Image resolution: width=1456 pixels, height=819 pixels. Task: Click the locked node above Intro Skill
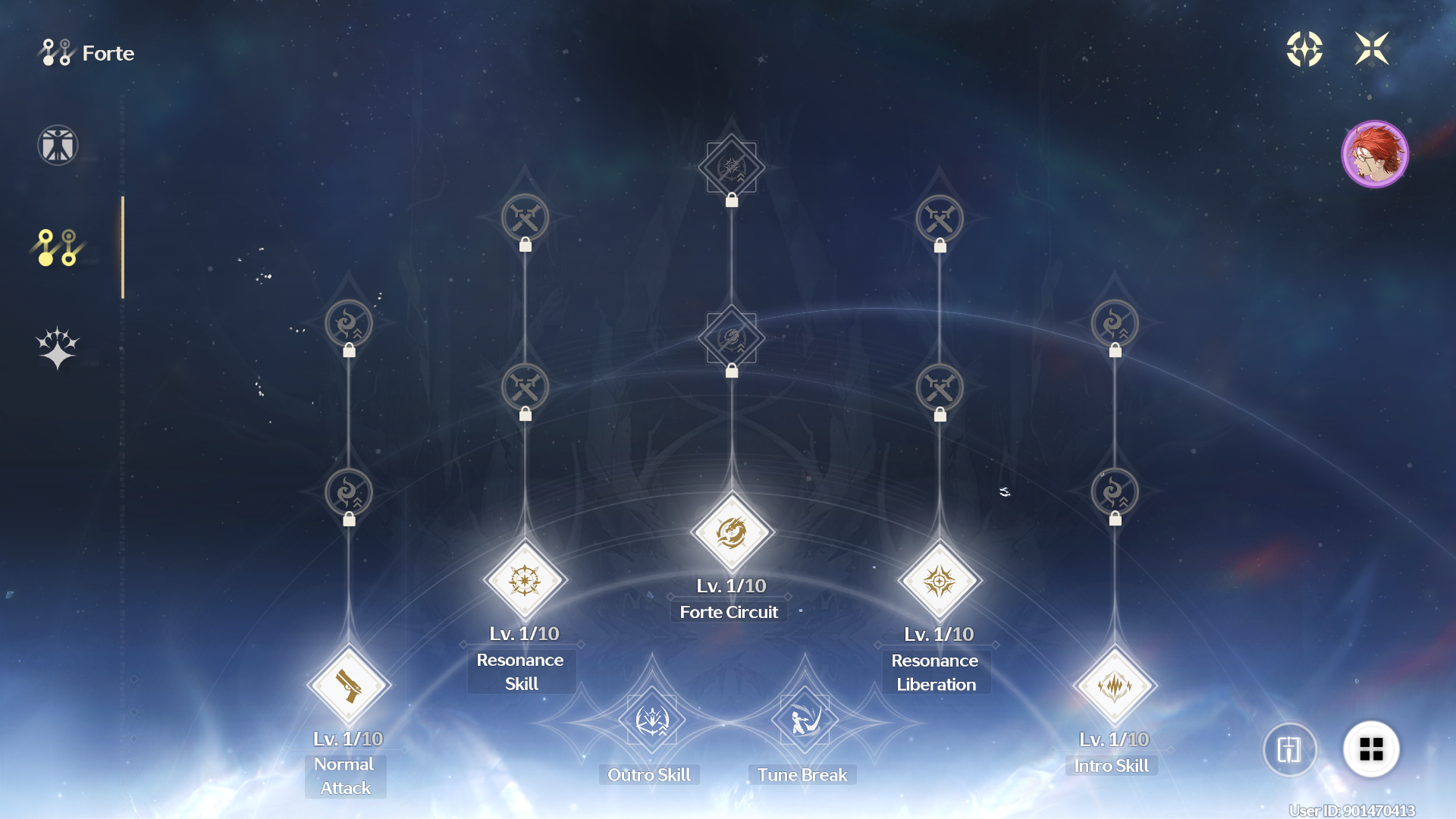click(x=1115, y=491)
